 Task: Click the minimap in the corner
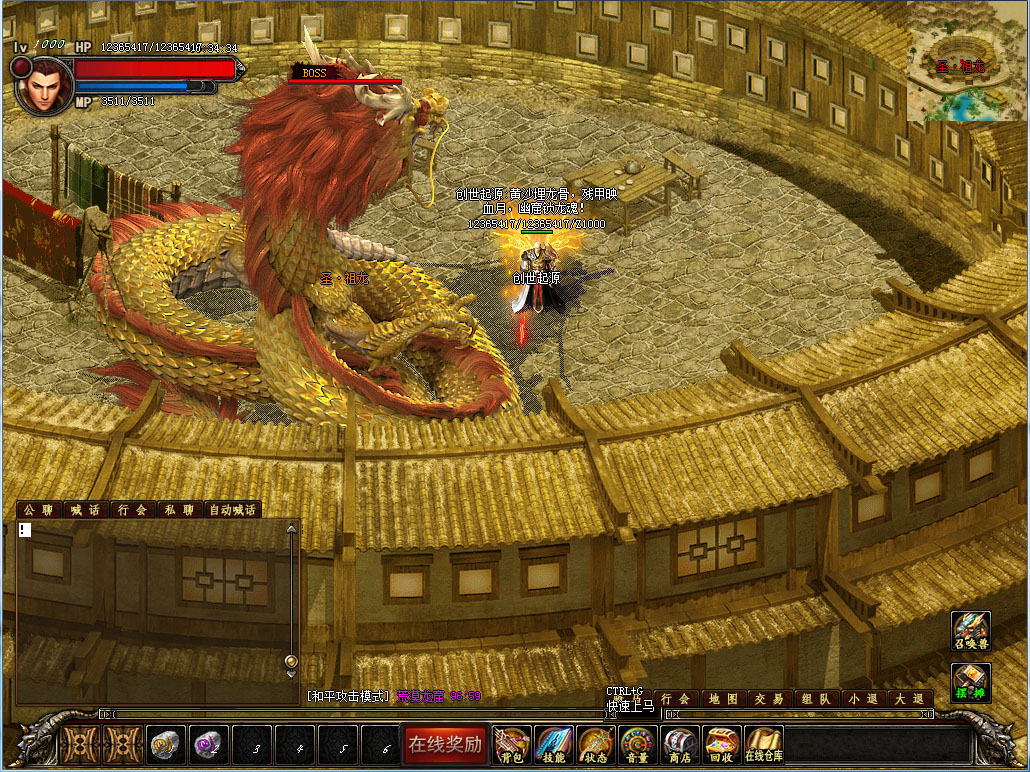click(966, 62)
